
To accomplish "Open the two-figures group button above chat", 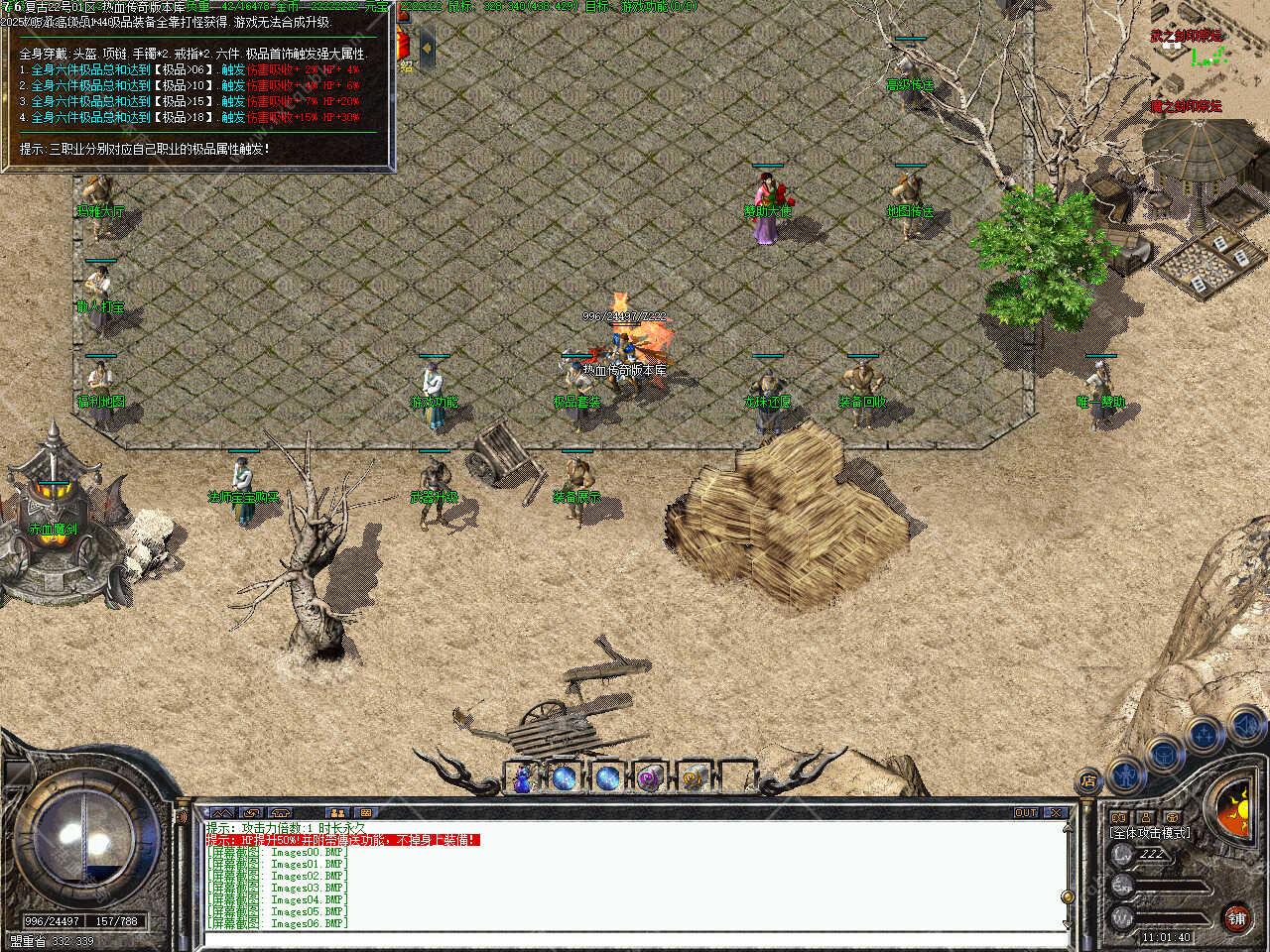I will 337,813.
